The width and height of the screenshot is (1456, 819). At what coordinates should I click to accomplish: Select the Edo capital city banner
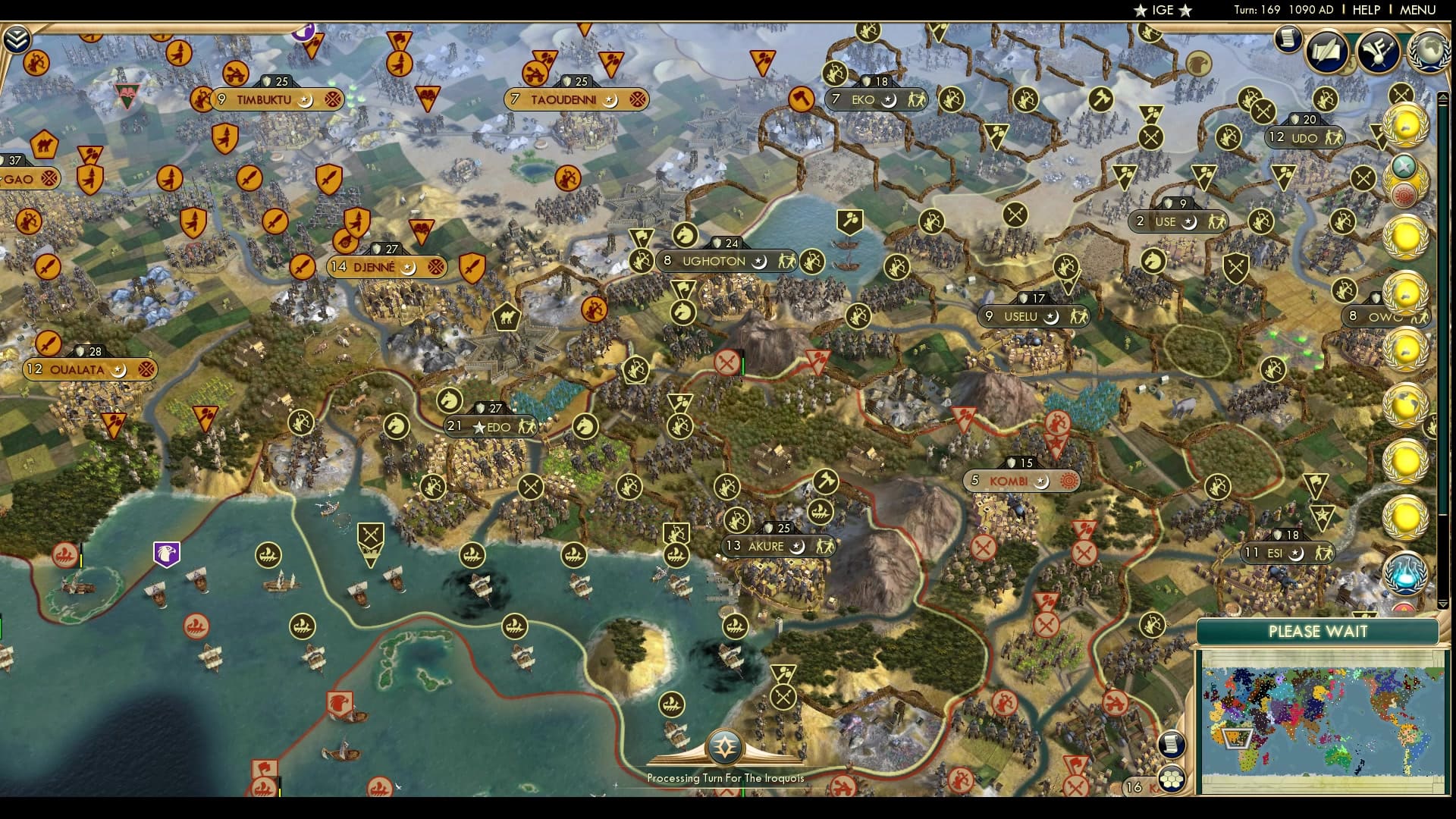pyautogui.click(x=489, y=426)
